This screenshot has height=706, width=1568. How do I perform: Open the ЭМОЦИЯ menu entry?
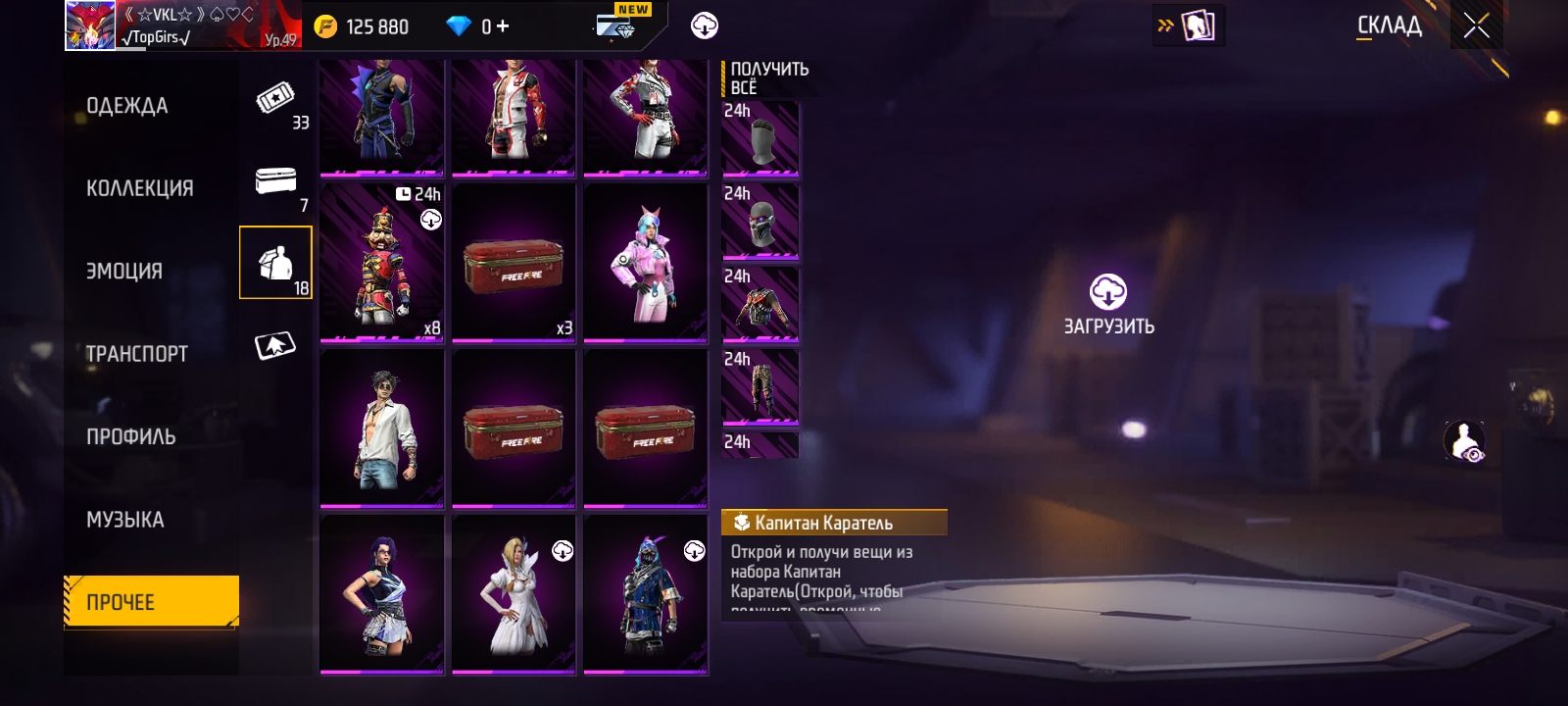(124, 271)
